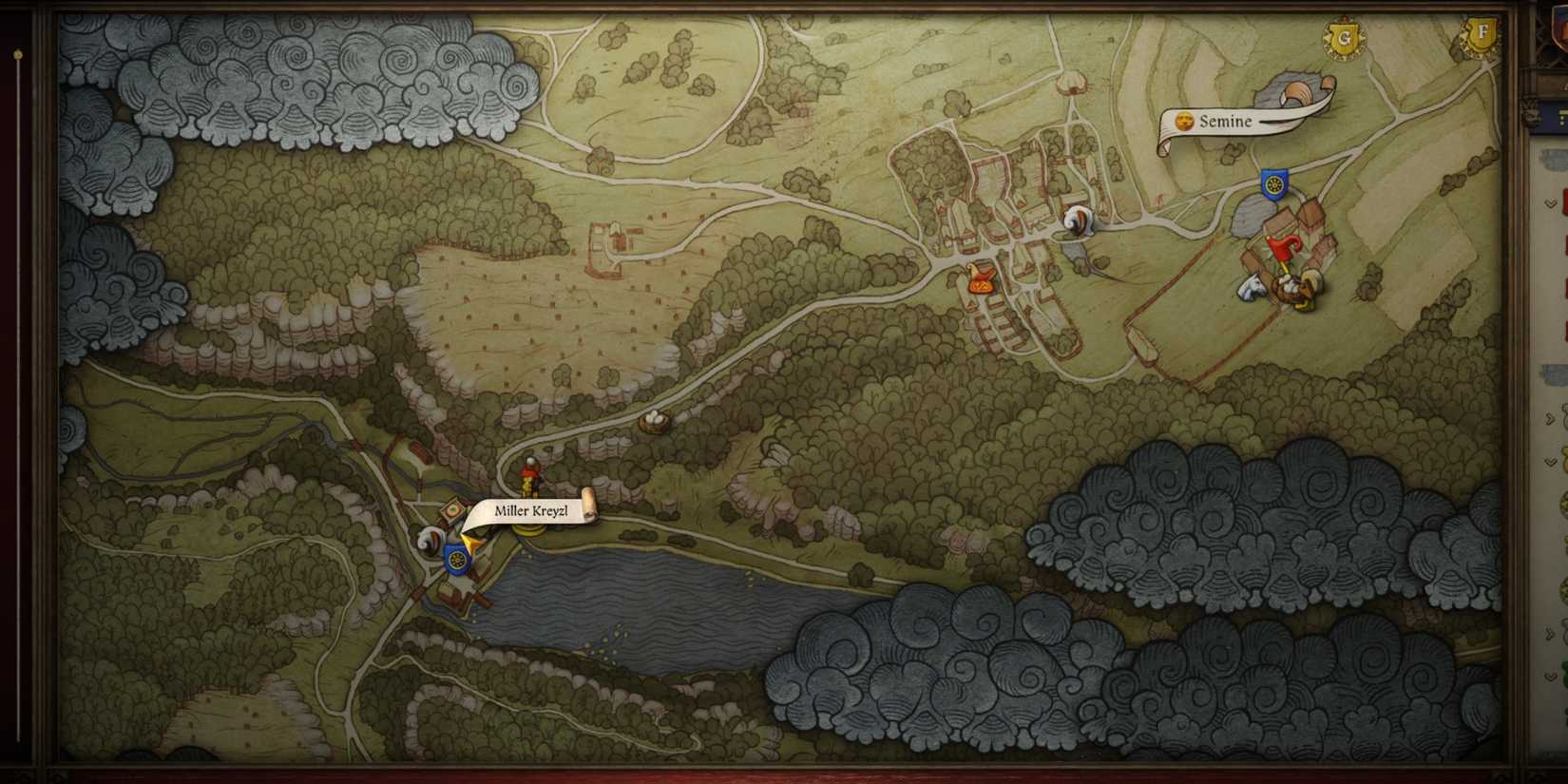This screenshot has width=1568, height=784.
Task: Open the G crest in the top right corner
Action: click(1344, 39)
